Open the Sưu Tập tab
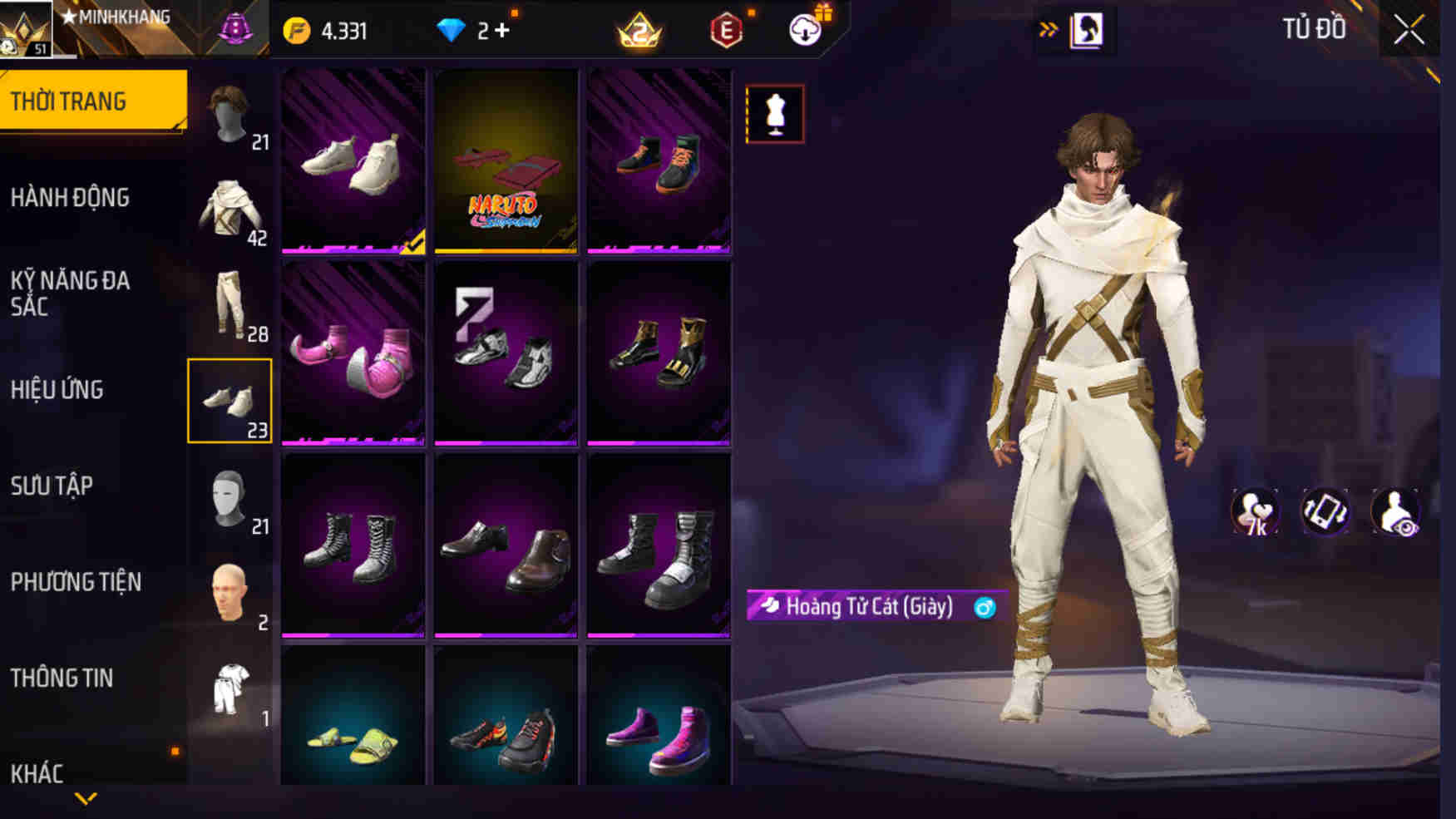The height and width of the screenshot is (819, 1456). (52, 486)
